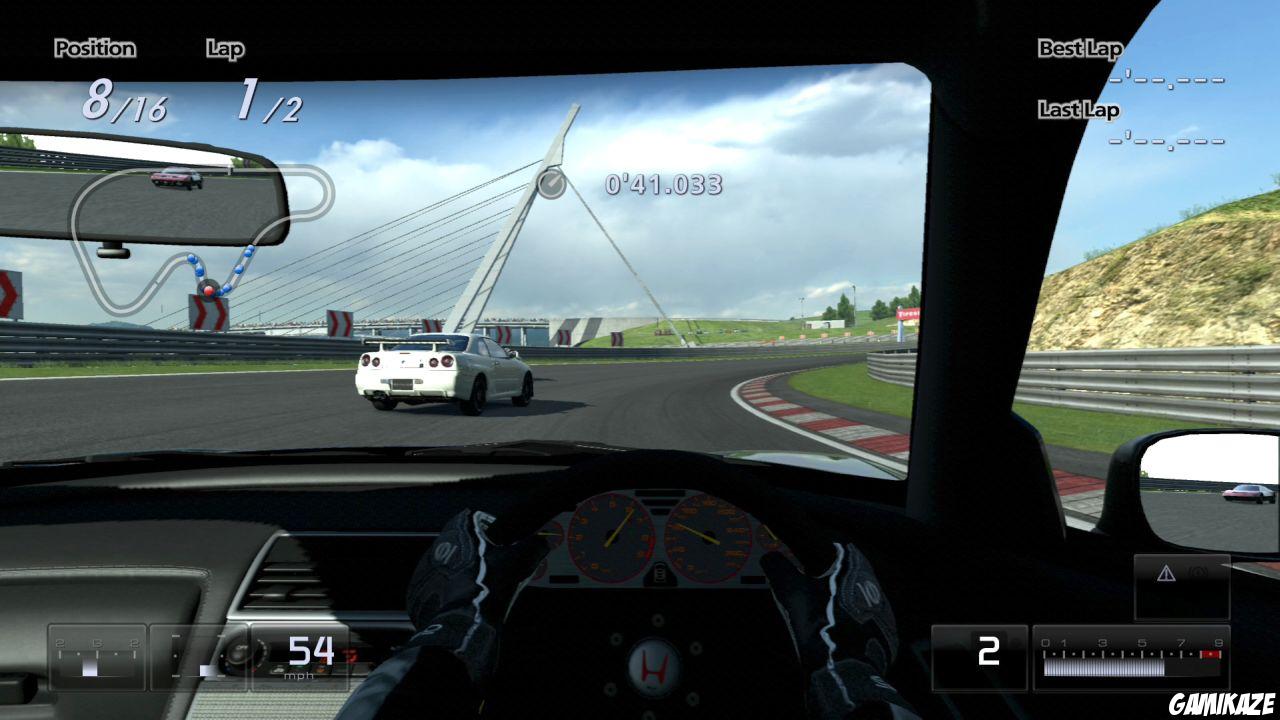
Task: Select the Position header label
Action: pyautogui.click(x=96, y=48)
